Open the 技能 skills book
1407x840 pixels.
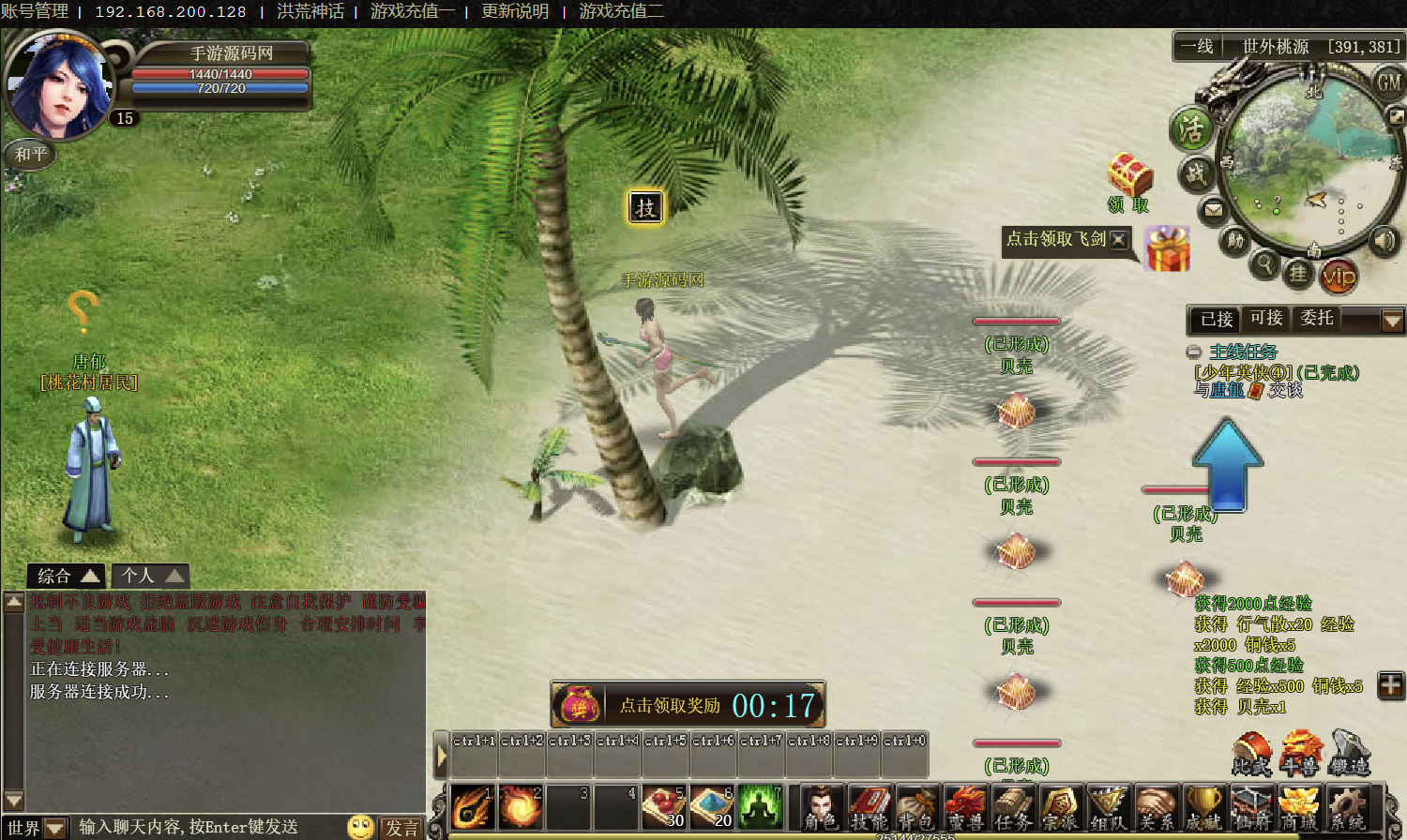(x=870, y=806)
